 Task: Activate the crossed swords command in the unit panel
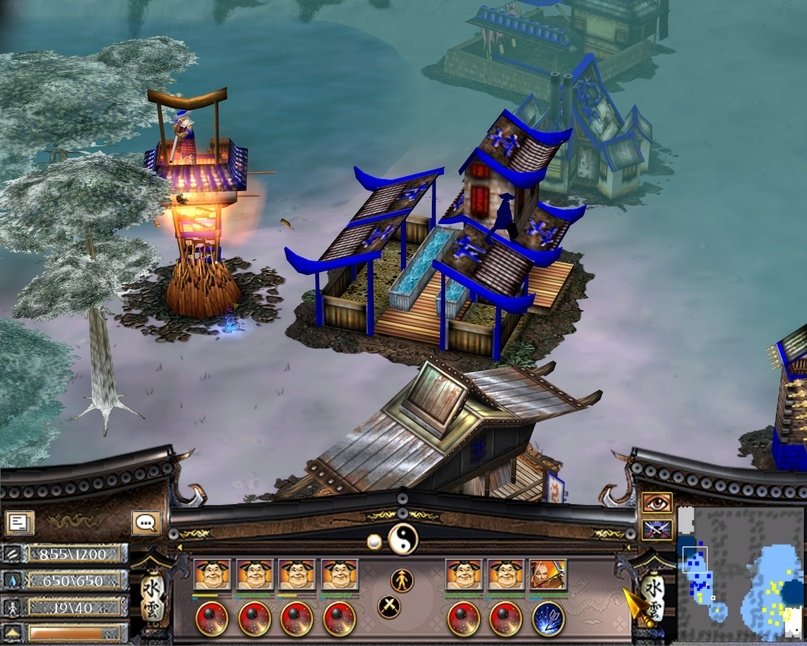(x=390, y=606)
